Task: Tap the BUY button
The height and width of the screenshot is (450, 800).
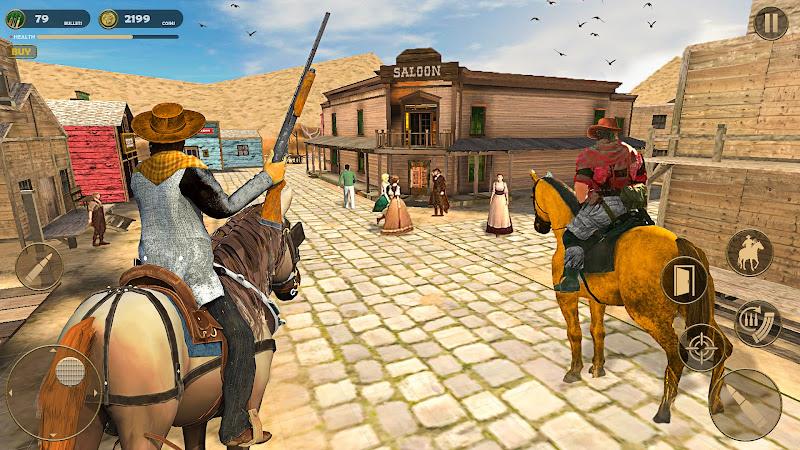Action: pyautogui.click(x=22, y=51)
